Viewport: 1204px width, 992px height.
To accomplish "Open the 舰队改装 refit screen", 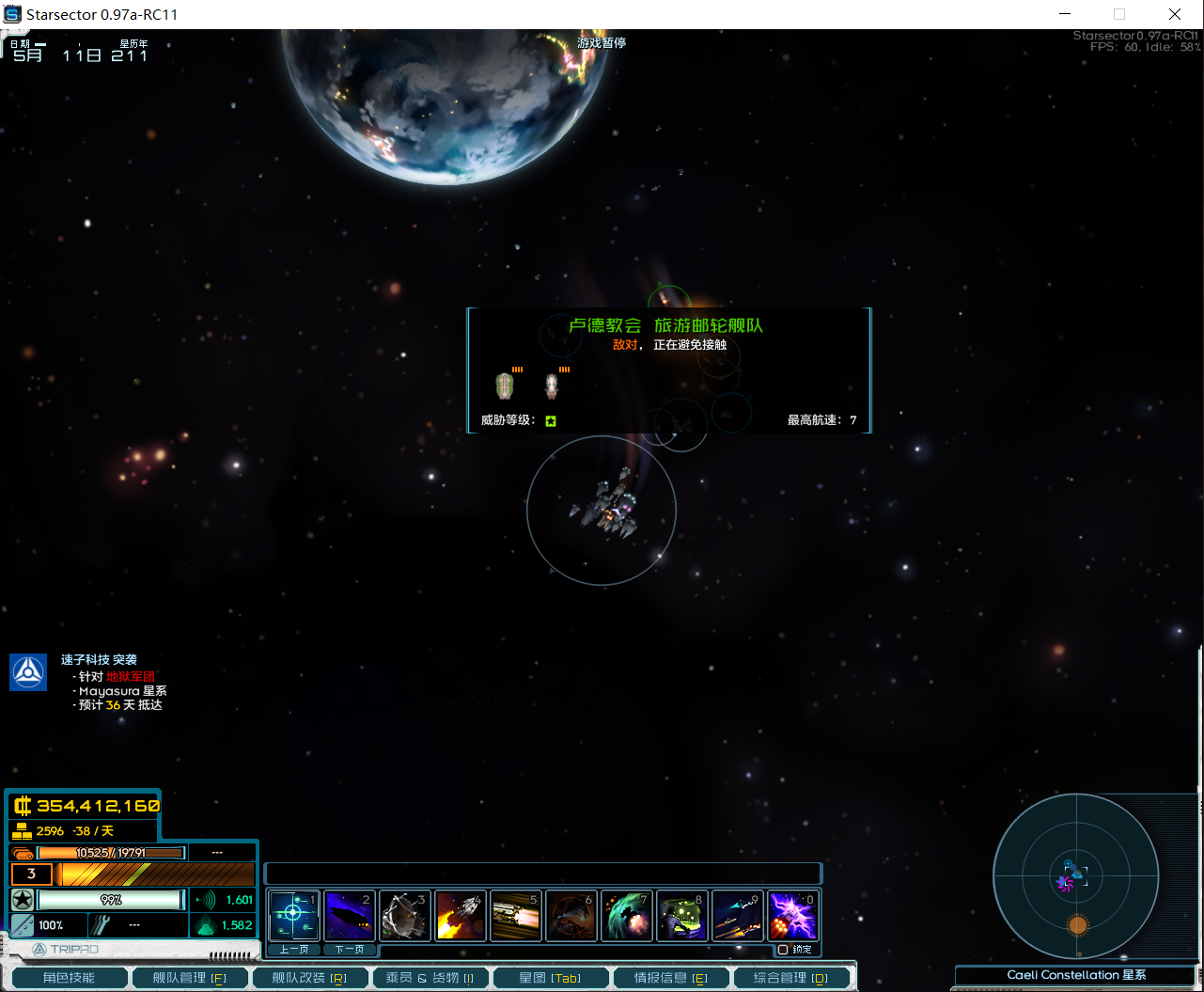I will (309, 978).
